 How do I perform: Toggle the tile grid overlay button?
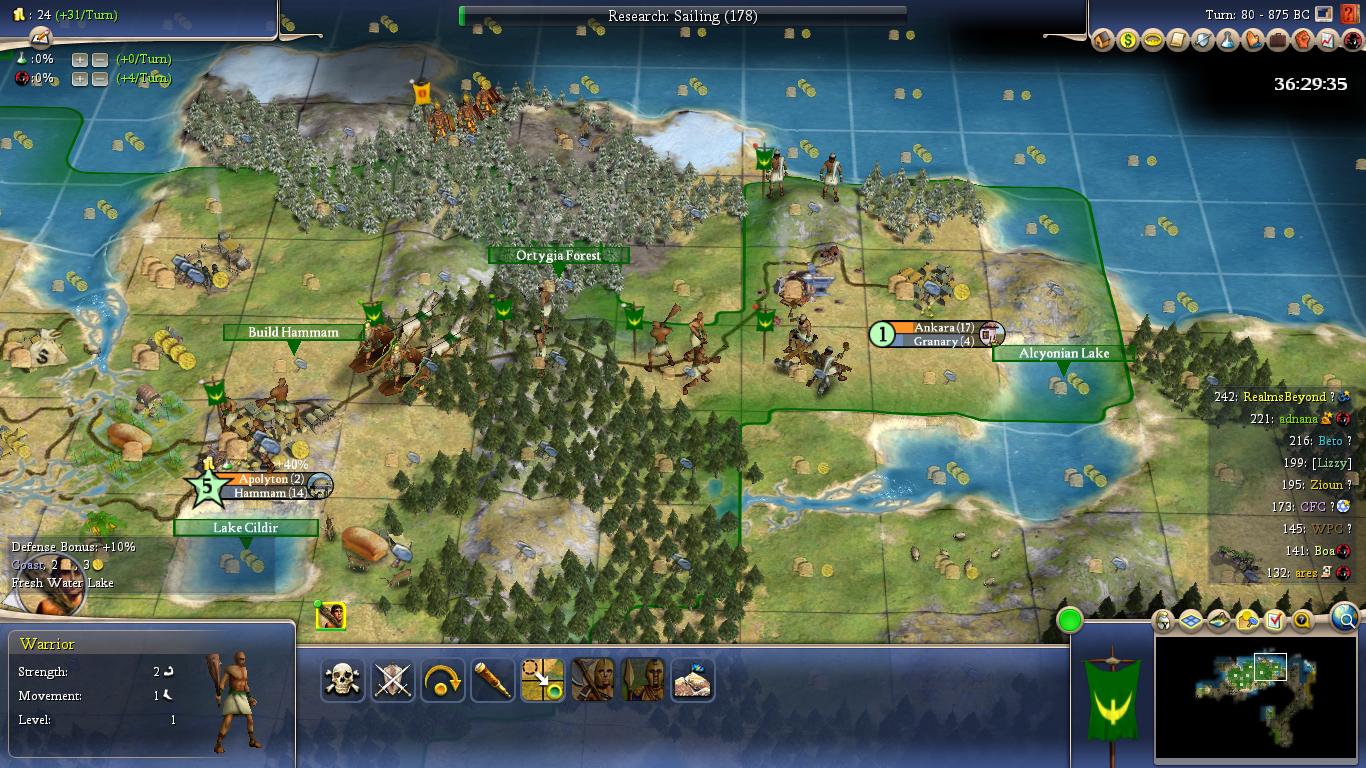(x=1191, y=621)
